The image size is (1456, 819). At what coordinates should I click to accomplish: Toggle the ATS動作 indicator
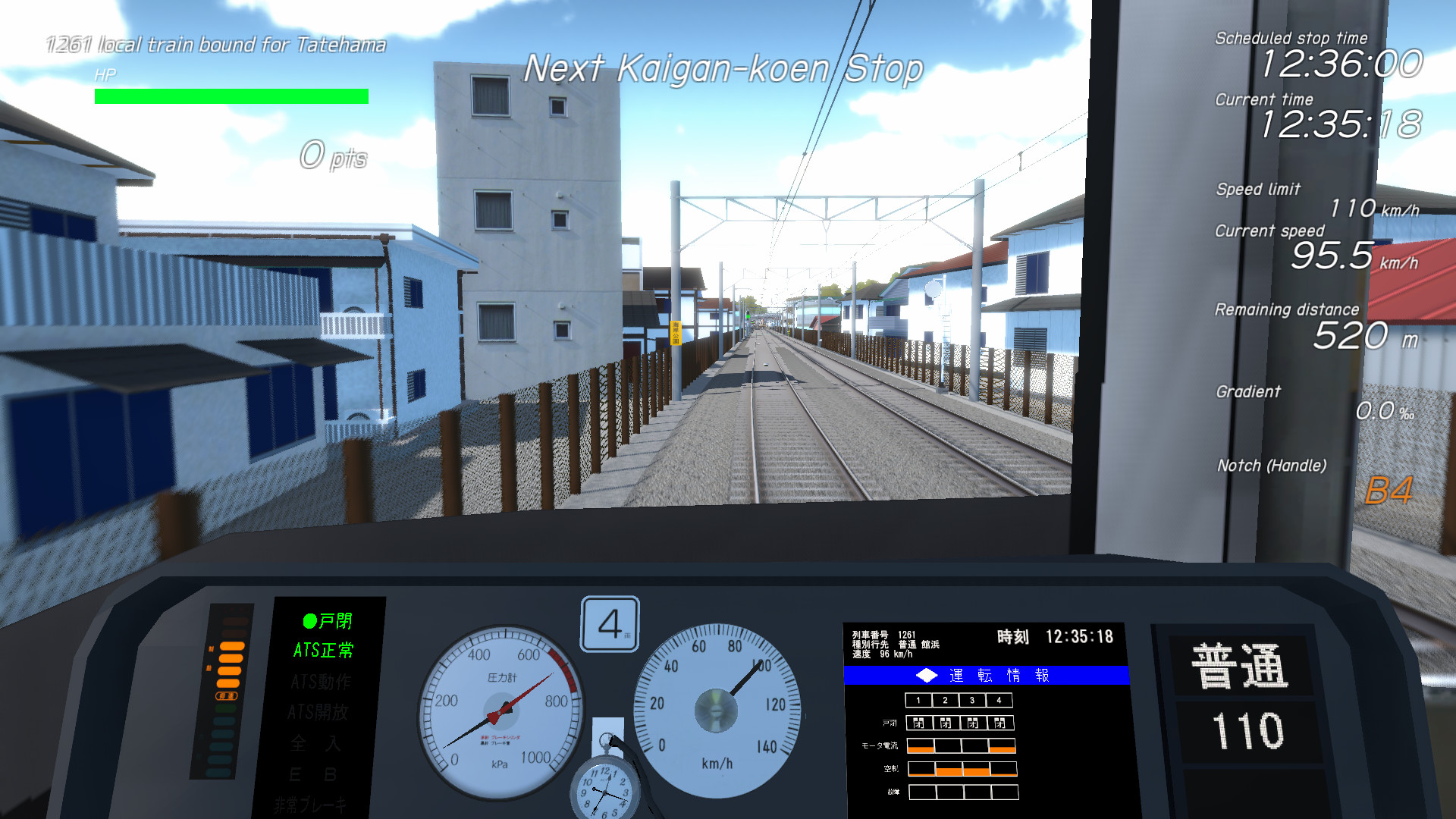coord(319,681)
